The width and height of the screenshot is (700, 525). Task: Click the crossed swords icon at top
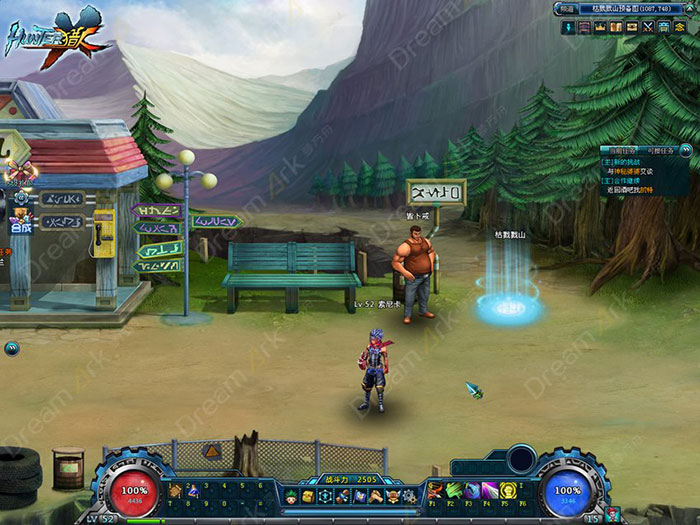coord(647,27)
